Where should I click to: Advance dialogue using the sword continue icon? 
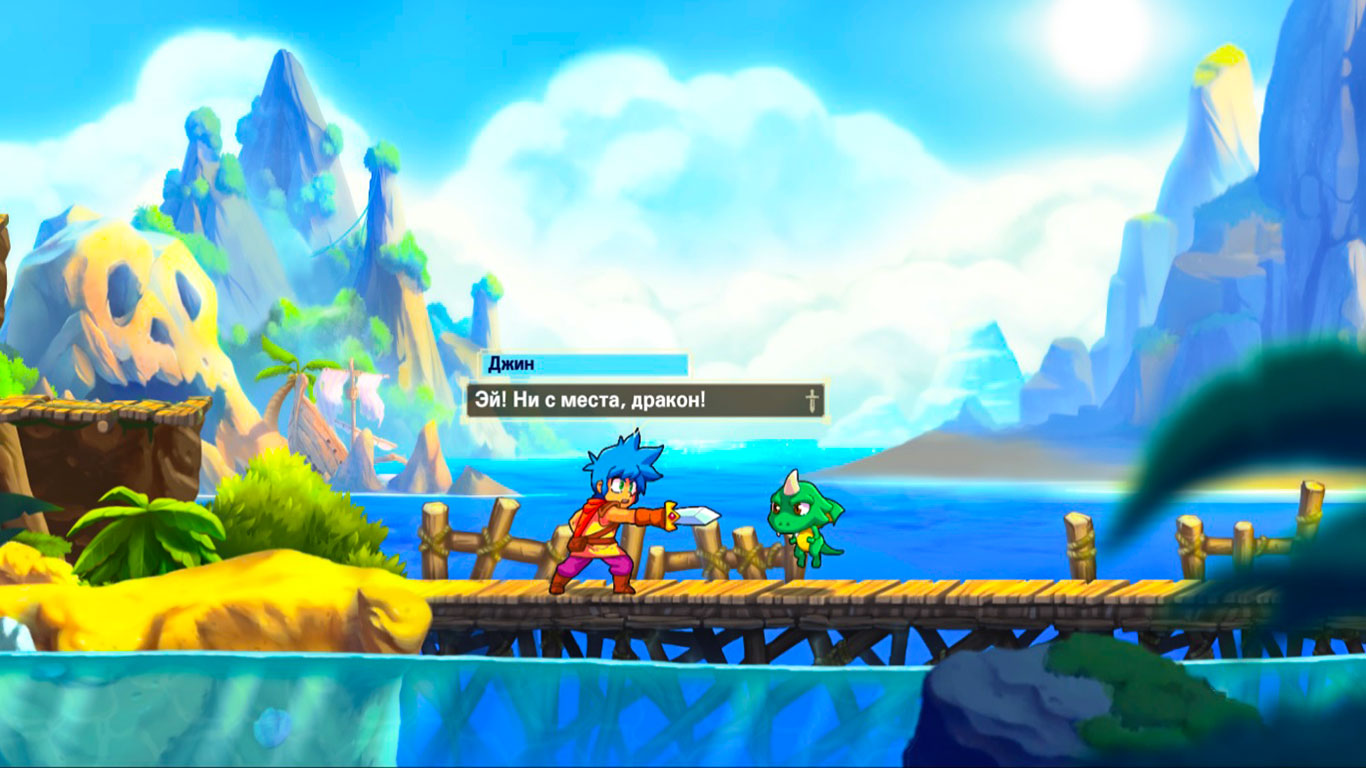point(811,401)
